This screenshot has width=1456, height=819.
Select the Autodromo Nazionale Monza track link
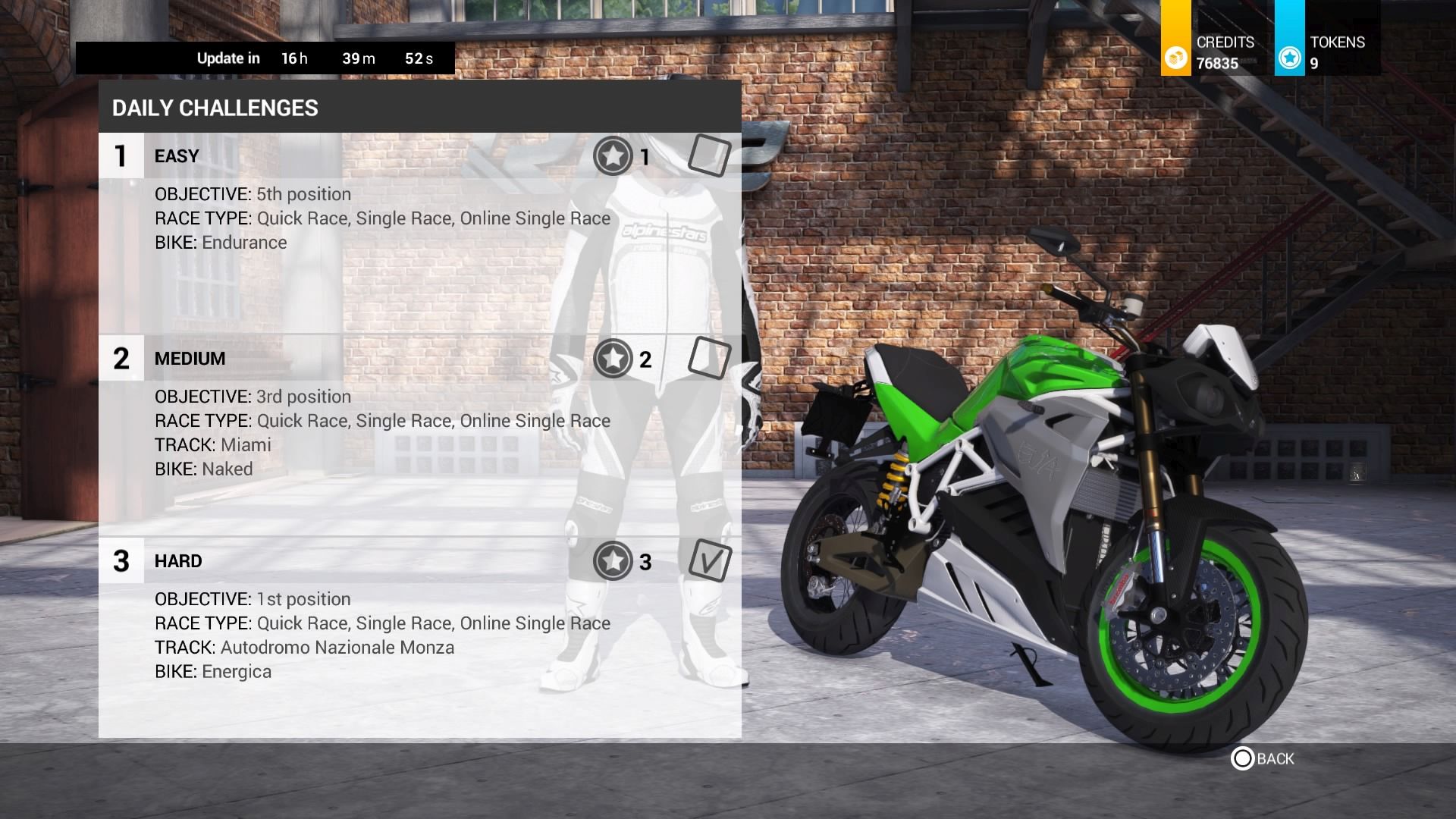pos(337,647)
